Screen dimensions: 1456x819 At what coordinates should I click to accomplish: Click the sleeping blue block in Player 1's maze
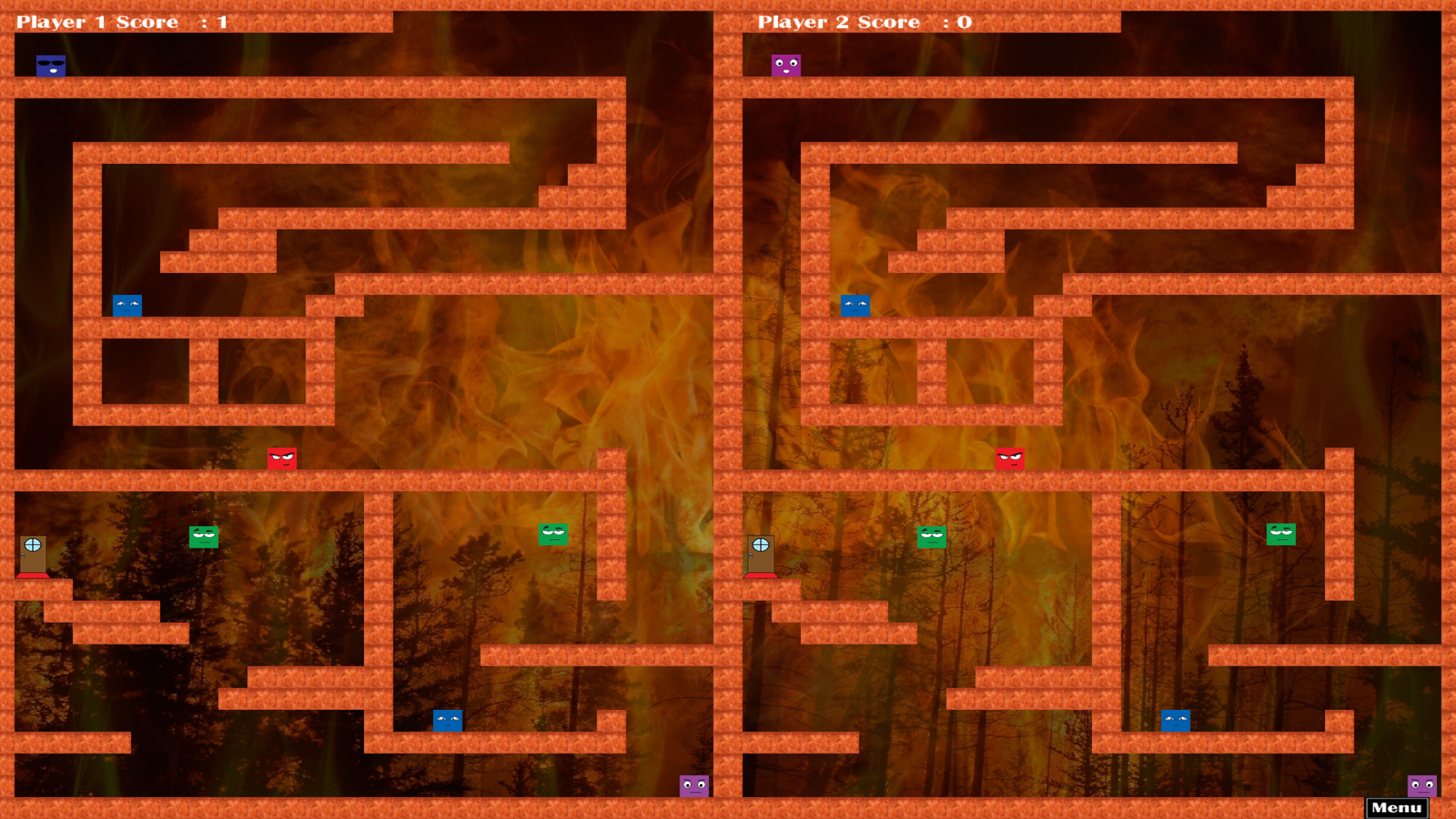[127, 306]
